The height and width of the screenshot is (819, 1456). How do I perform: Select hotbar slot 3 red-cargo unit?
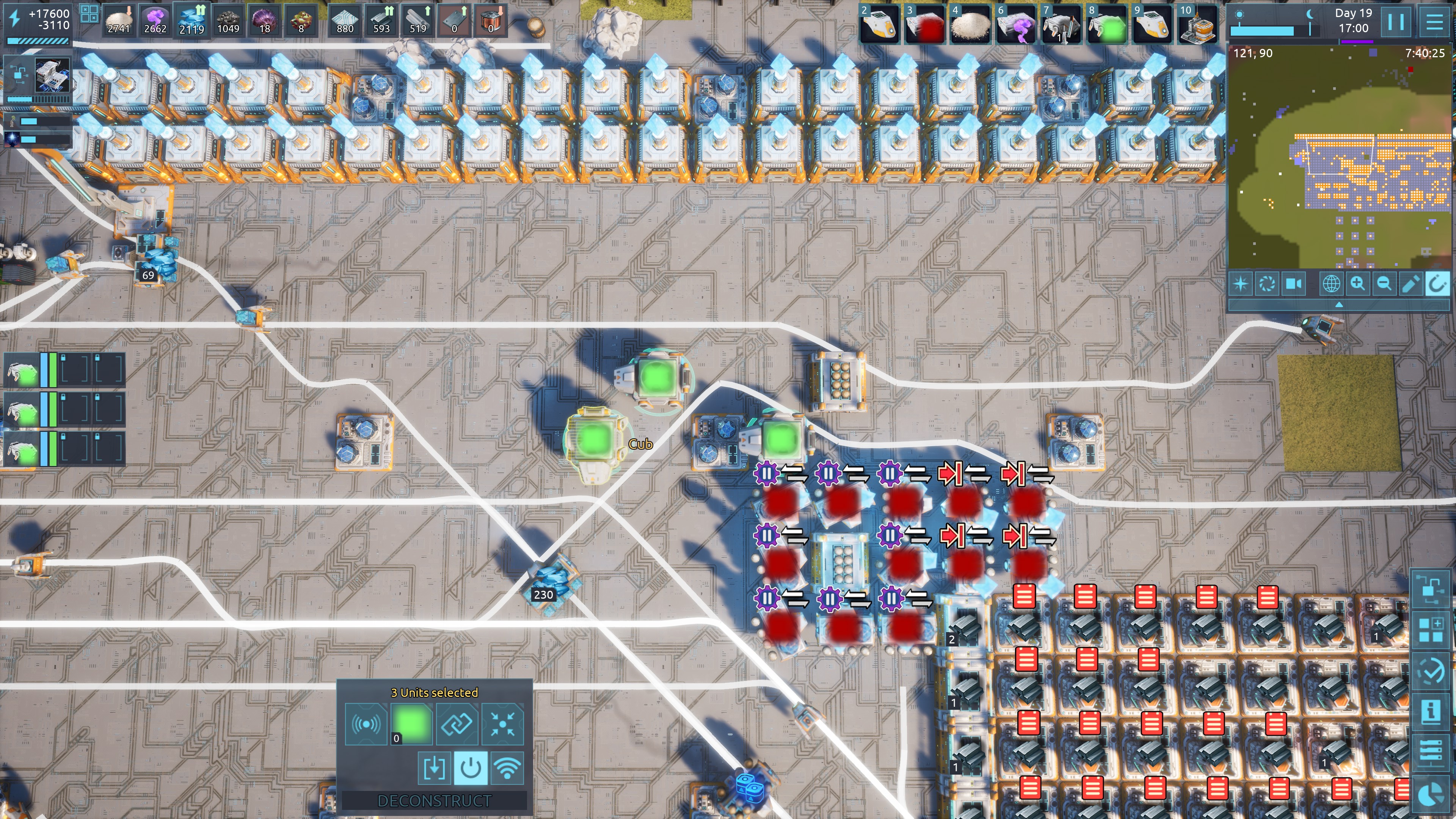coord(925,24)
